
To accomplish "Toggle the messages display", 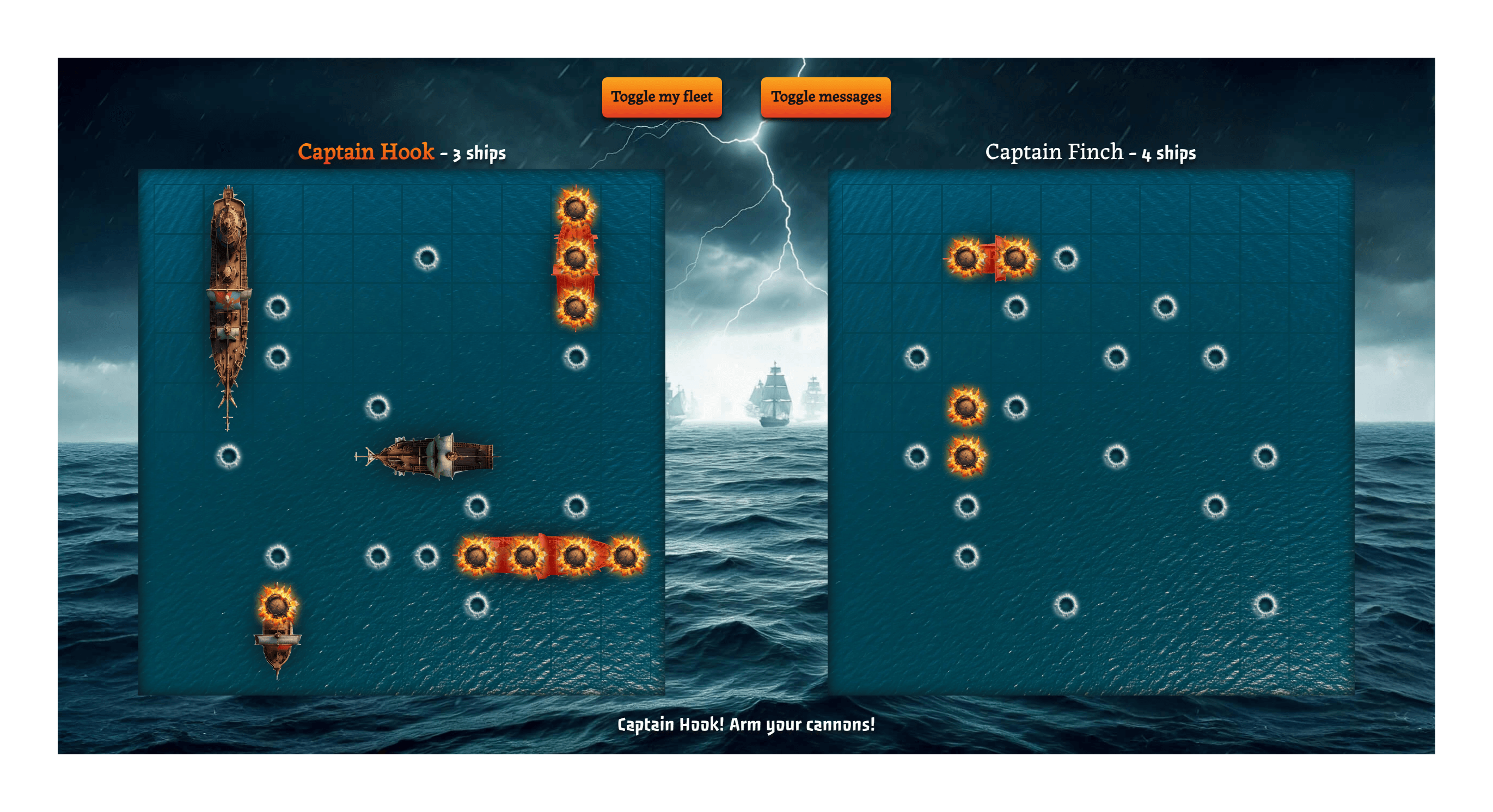I will coord(825,97).
